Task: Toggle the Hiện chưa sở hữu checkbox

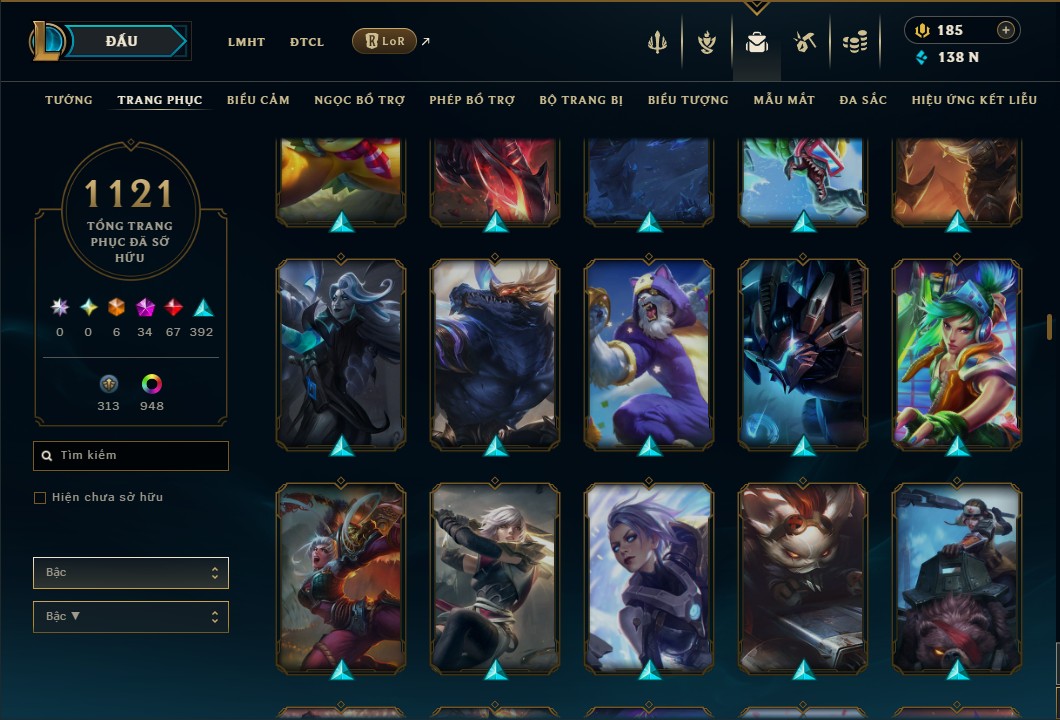Action: [x=40, y=498]
